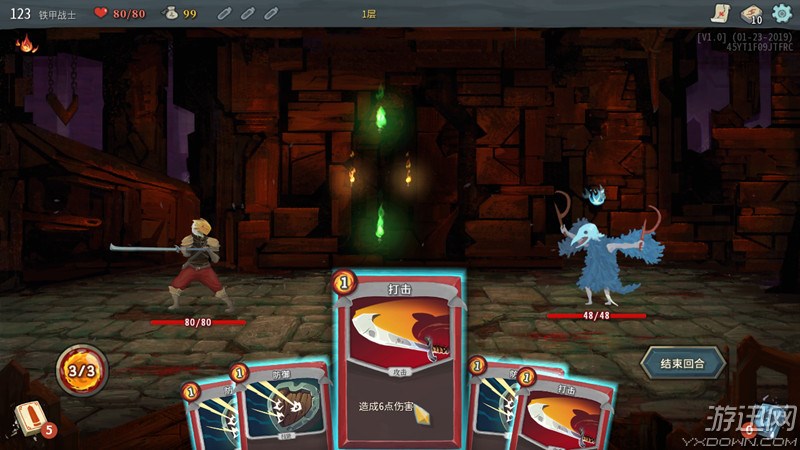Choose the smaller Strike card in hand

(x=560, y=415)
